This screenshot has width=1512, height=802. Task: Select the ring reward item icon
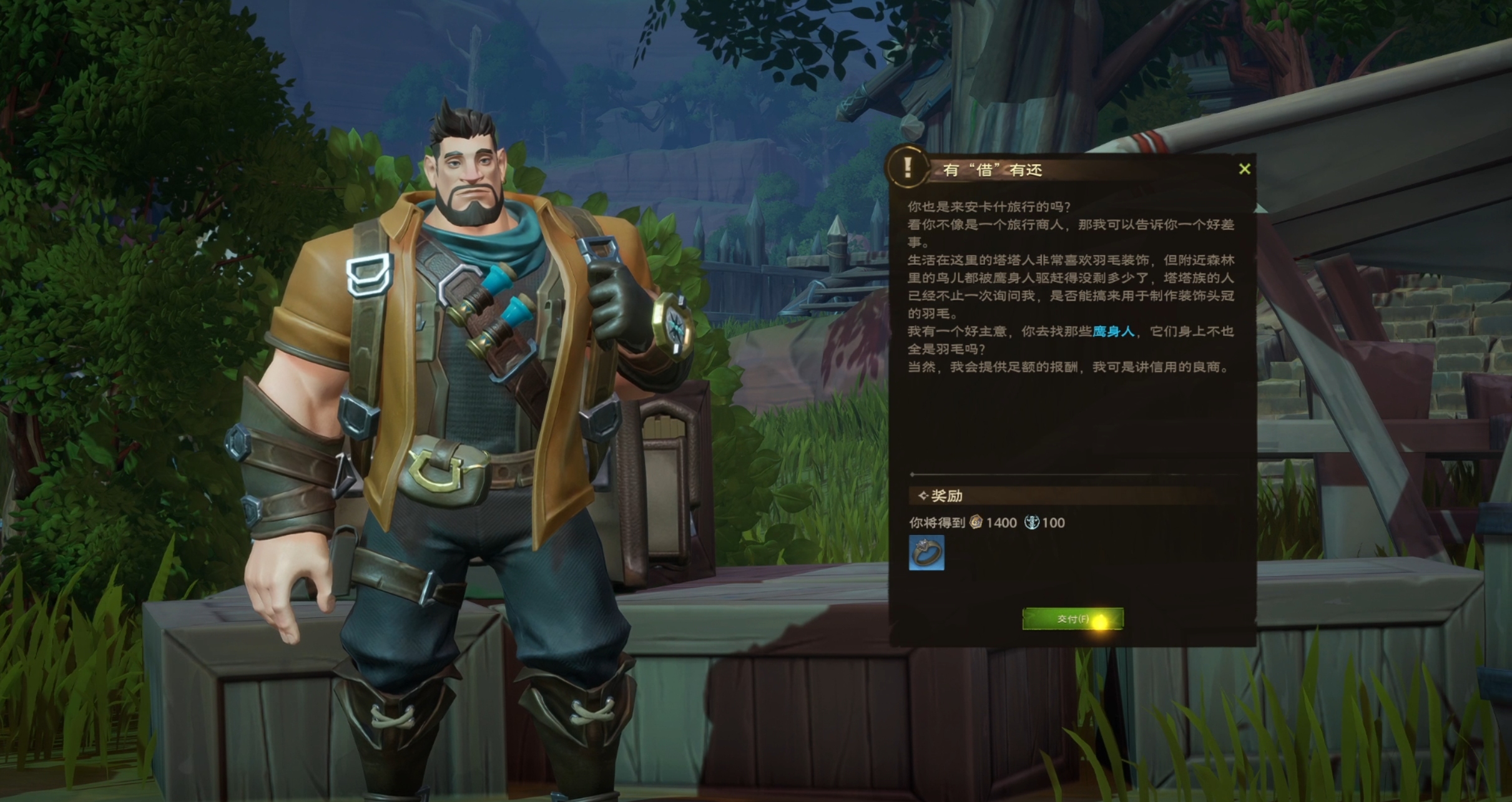(926, 552)
